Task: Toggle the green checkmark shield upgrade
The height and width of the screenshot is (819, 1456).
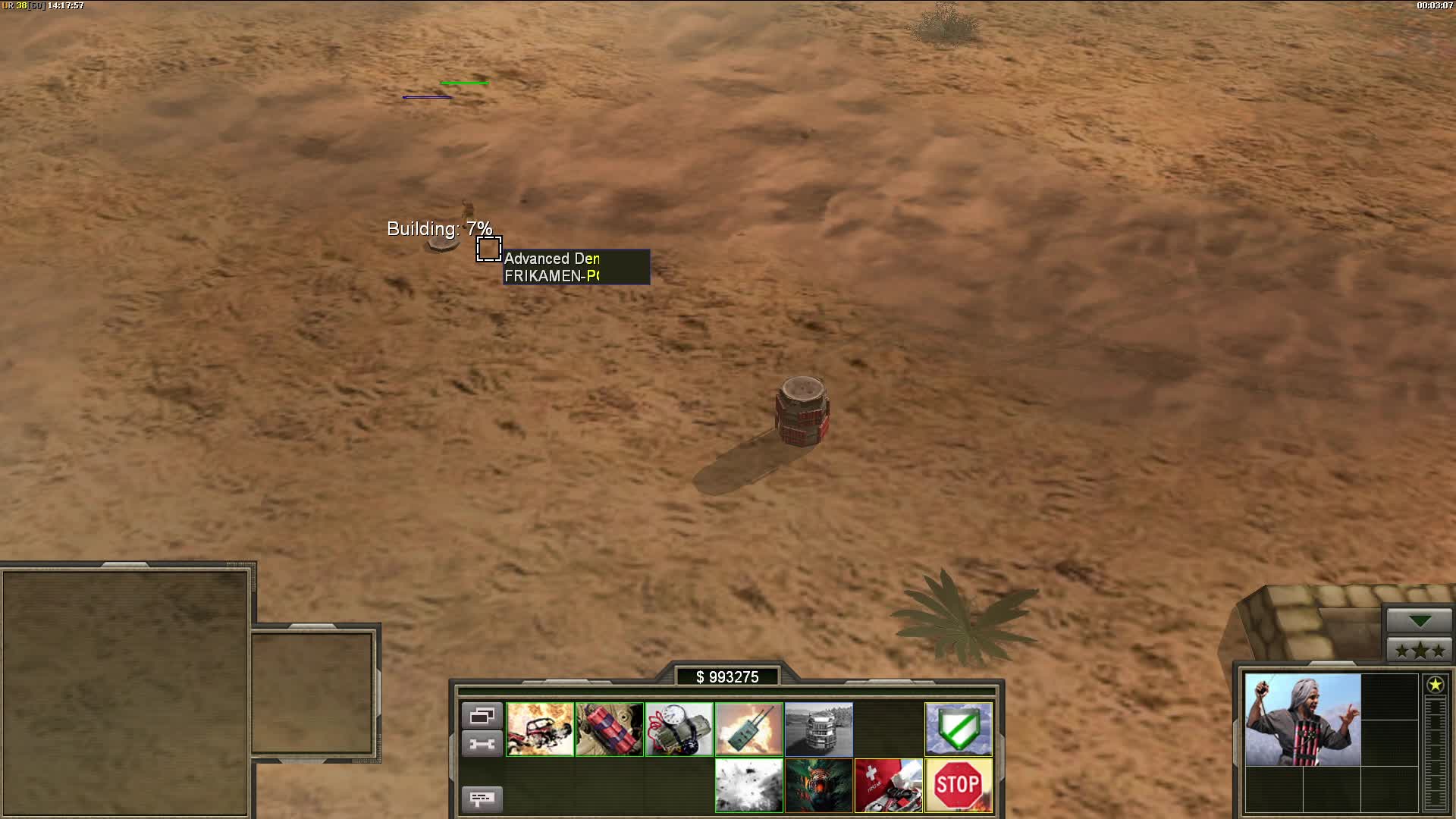Action: tap(959, 730)
